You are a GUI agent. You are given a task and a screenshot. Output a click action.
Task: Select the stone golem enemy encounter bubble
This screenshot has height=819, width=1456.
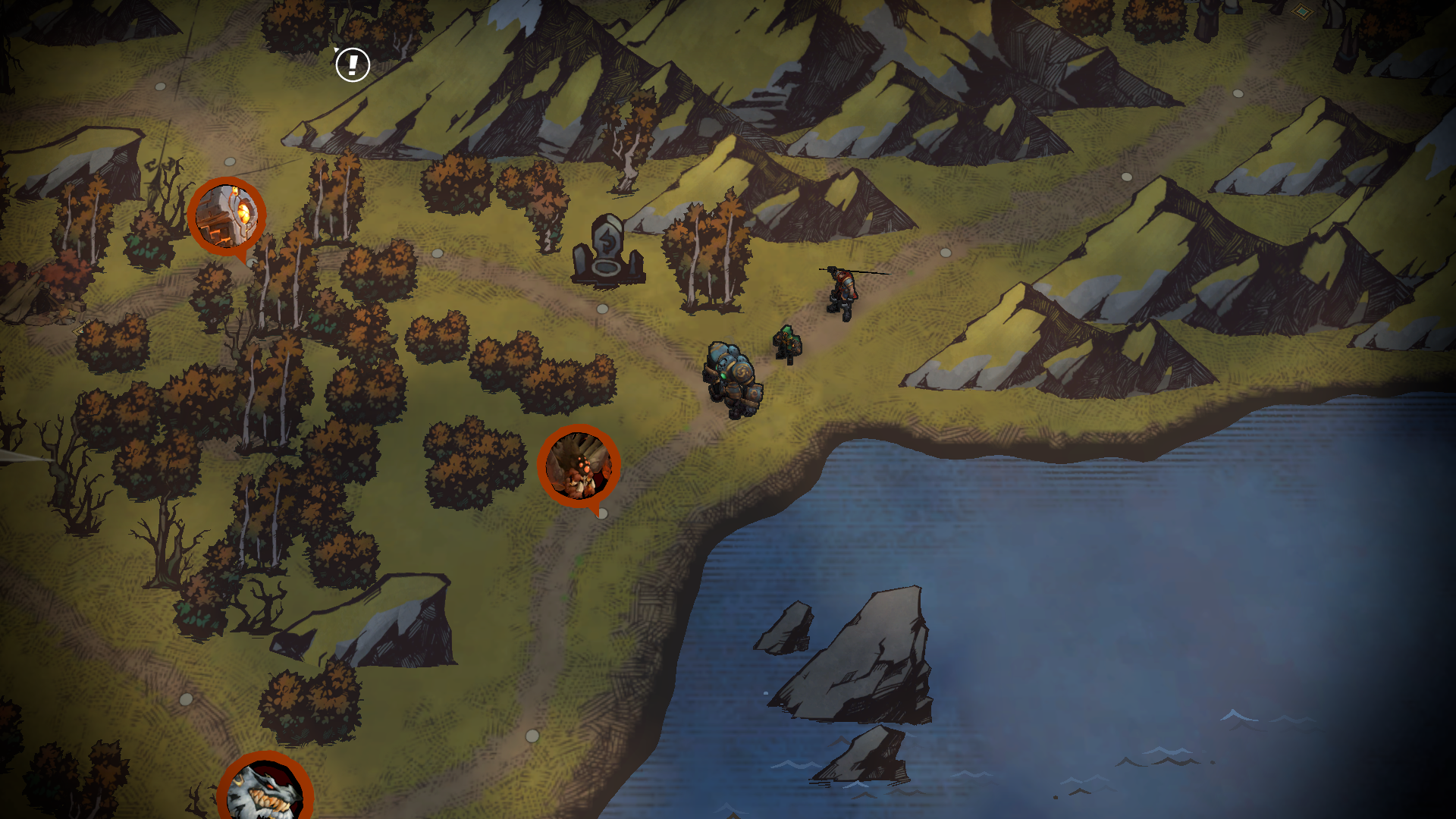[x=227, y=215]
